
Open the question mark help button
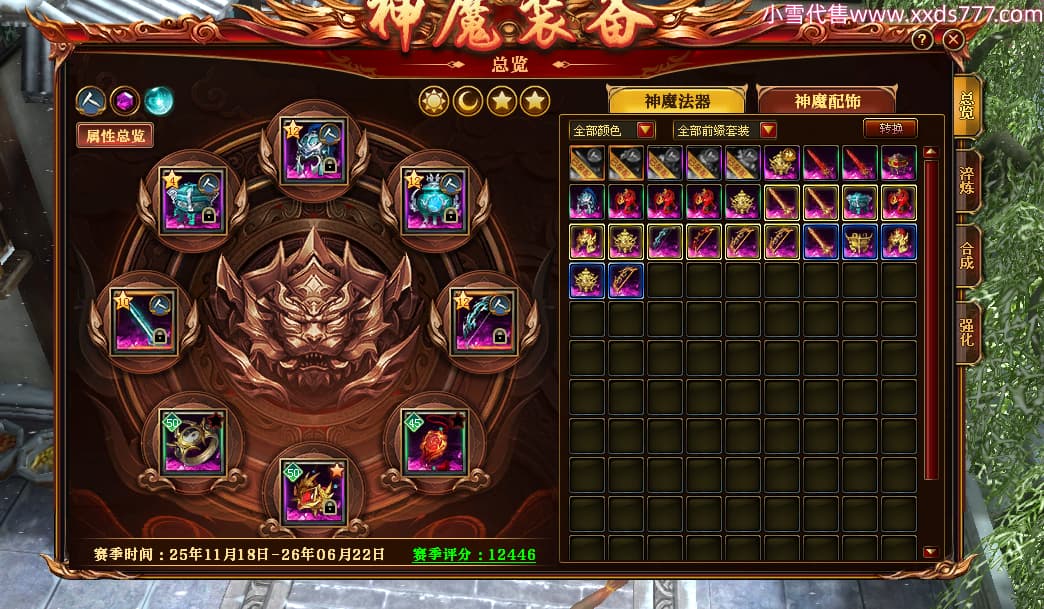[922, 40]
